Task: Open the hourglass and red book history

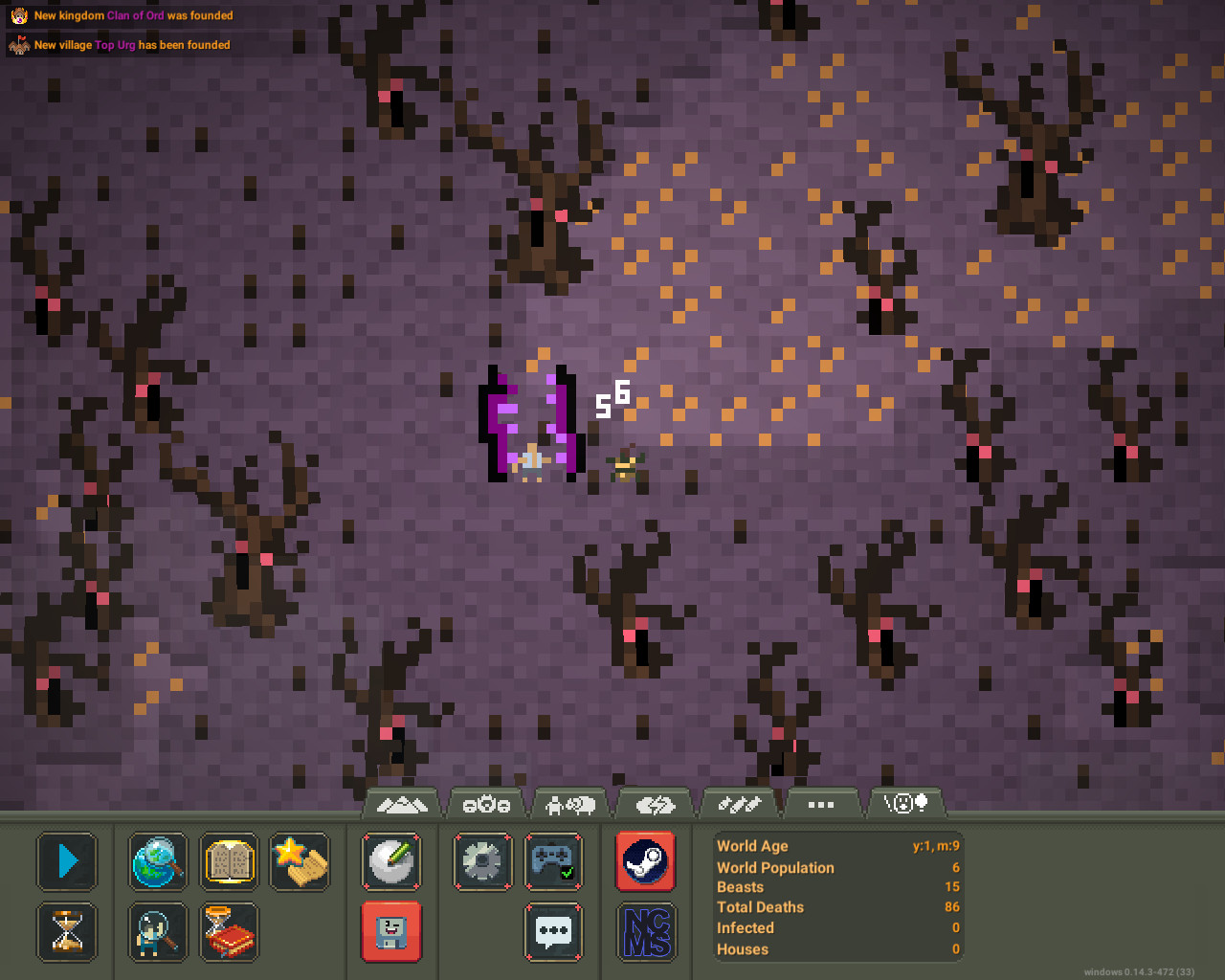Action: coord(230,931)
